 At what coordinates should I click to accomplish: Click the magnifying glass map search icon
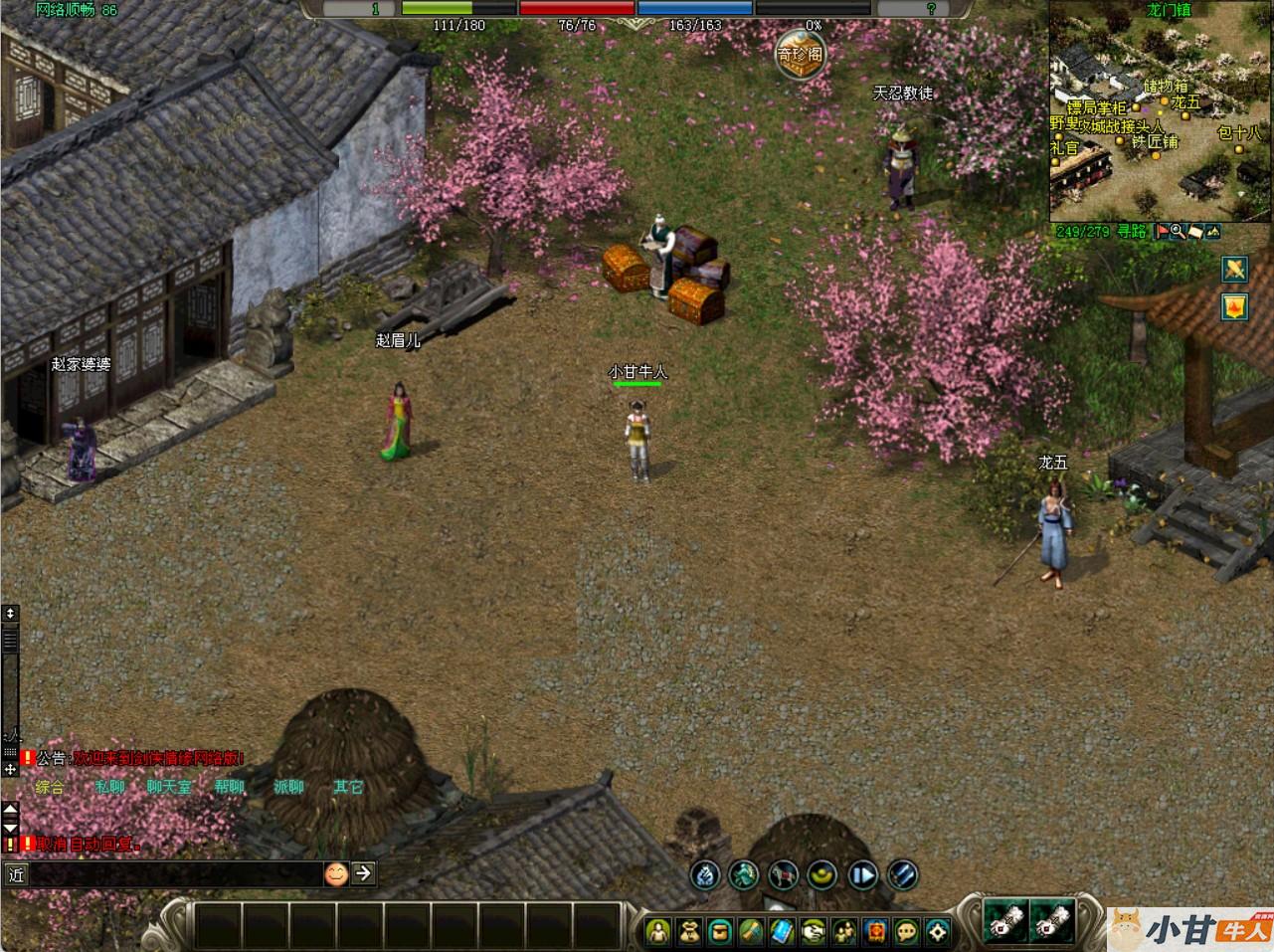coord(1177,232)
